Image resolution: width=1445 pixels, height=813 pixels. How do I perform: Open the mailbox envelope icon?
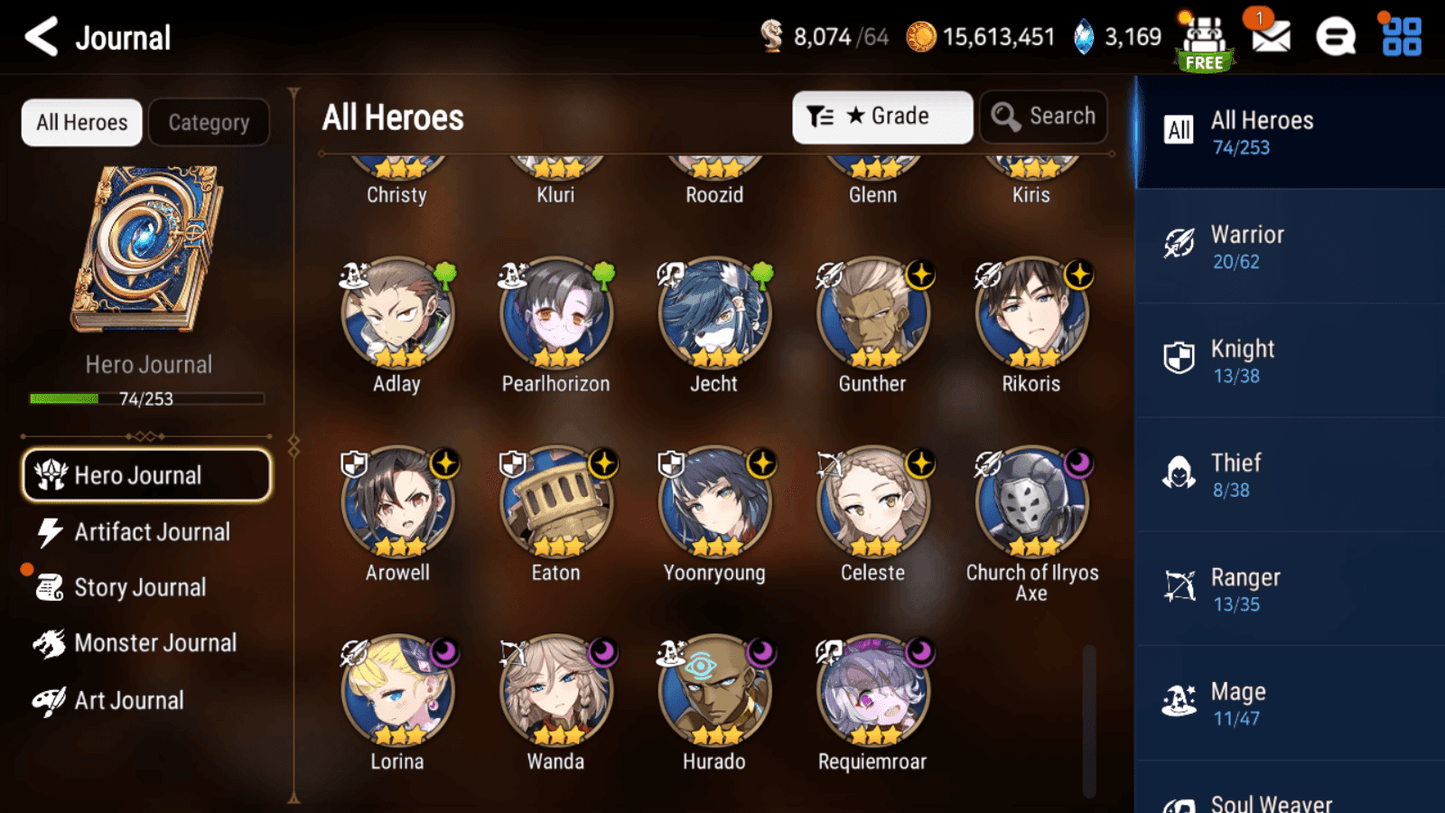click(1270, 37)
